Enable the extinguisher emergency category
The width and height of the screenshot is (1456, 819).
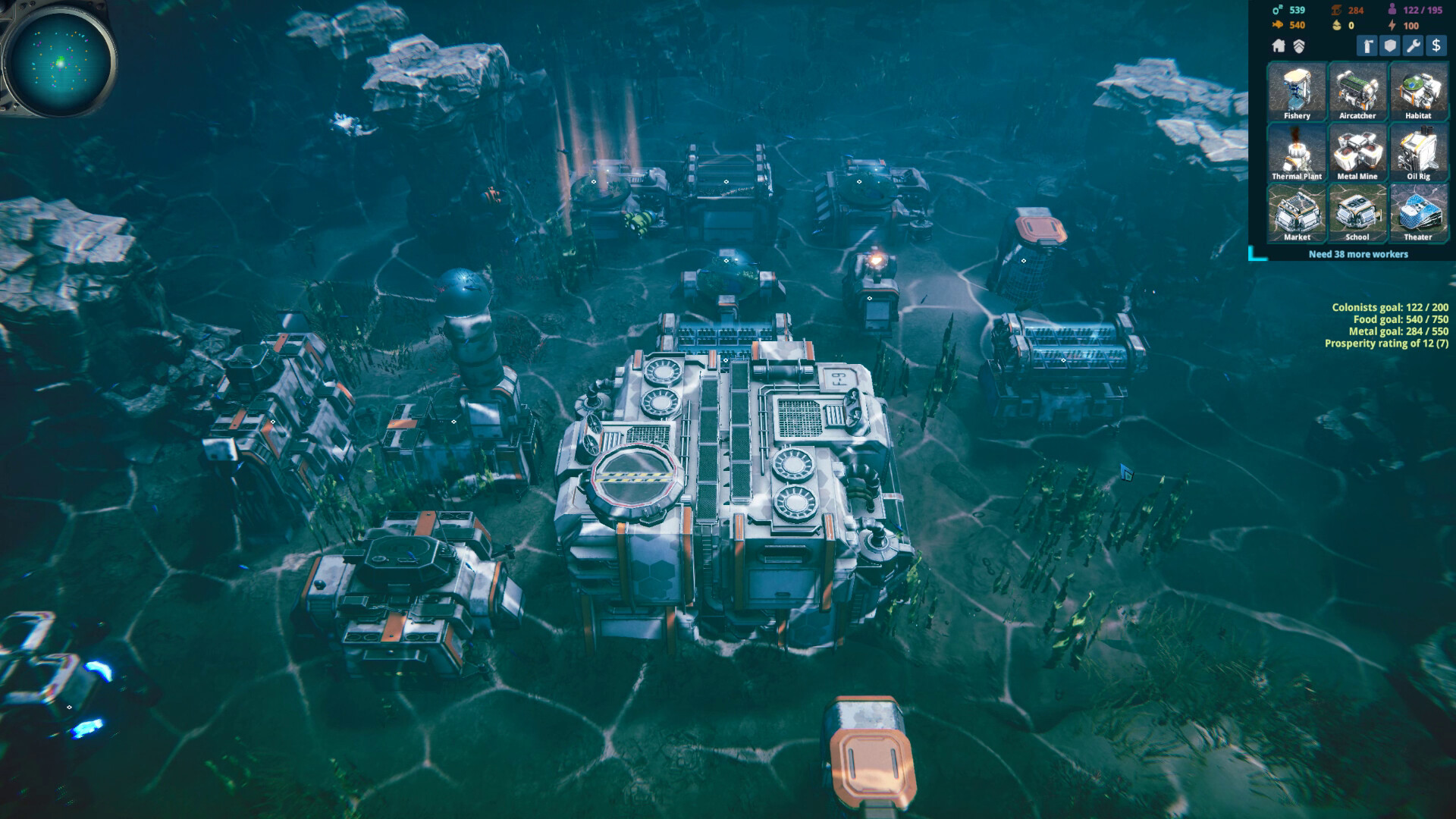point(1367,46)
